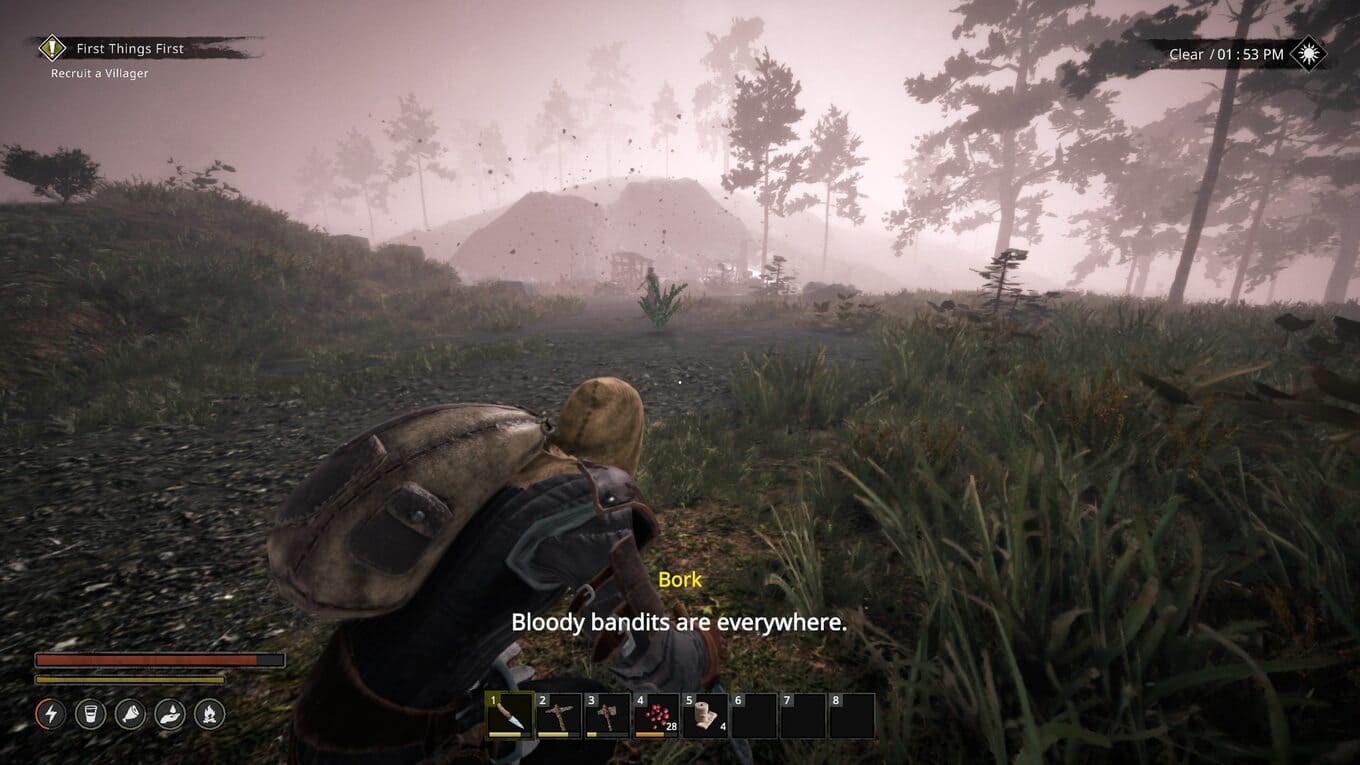Click the sun weather icon beside the clock
The height and width of the screenshot is (765, 1360).
[1308, 54]
